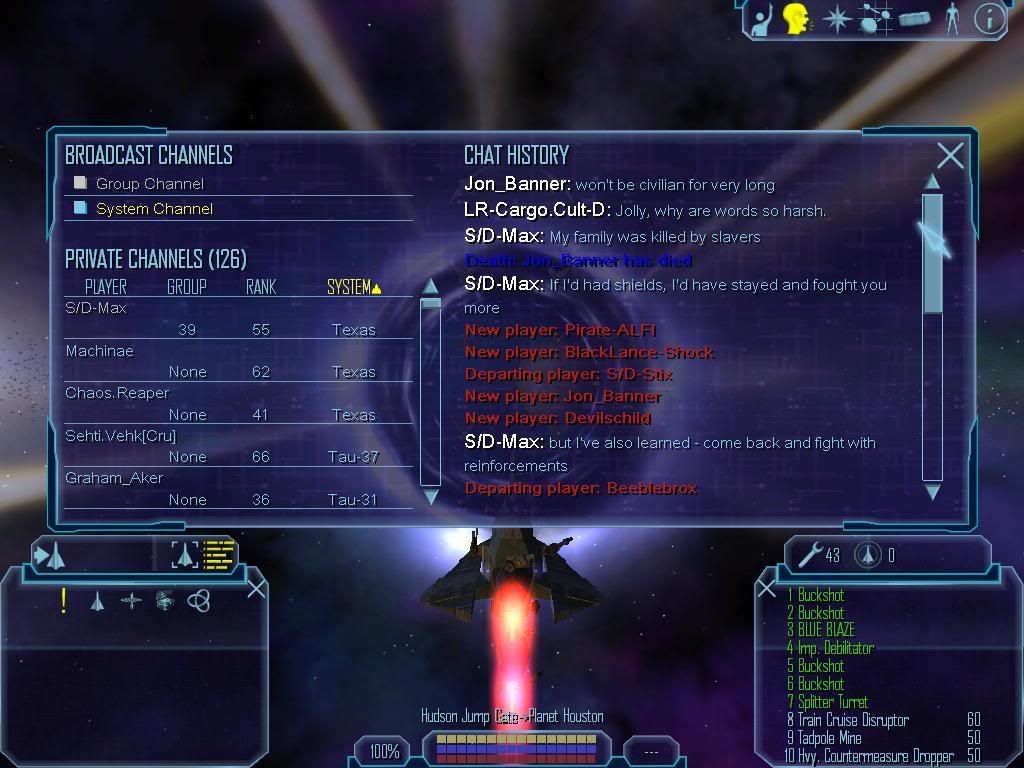Pick Machinae from the player list
Viewport: 1024px width, 768px height.
[x=99, y=351]
